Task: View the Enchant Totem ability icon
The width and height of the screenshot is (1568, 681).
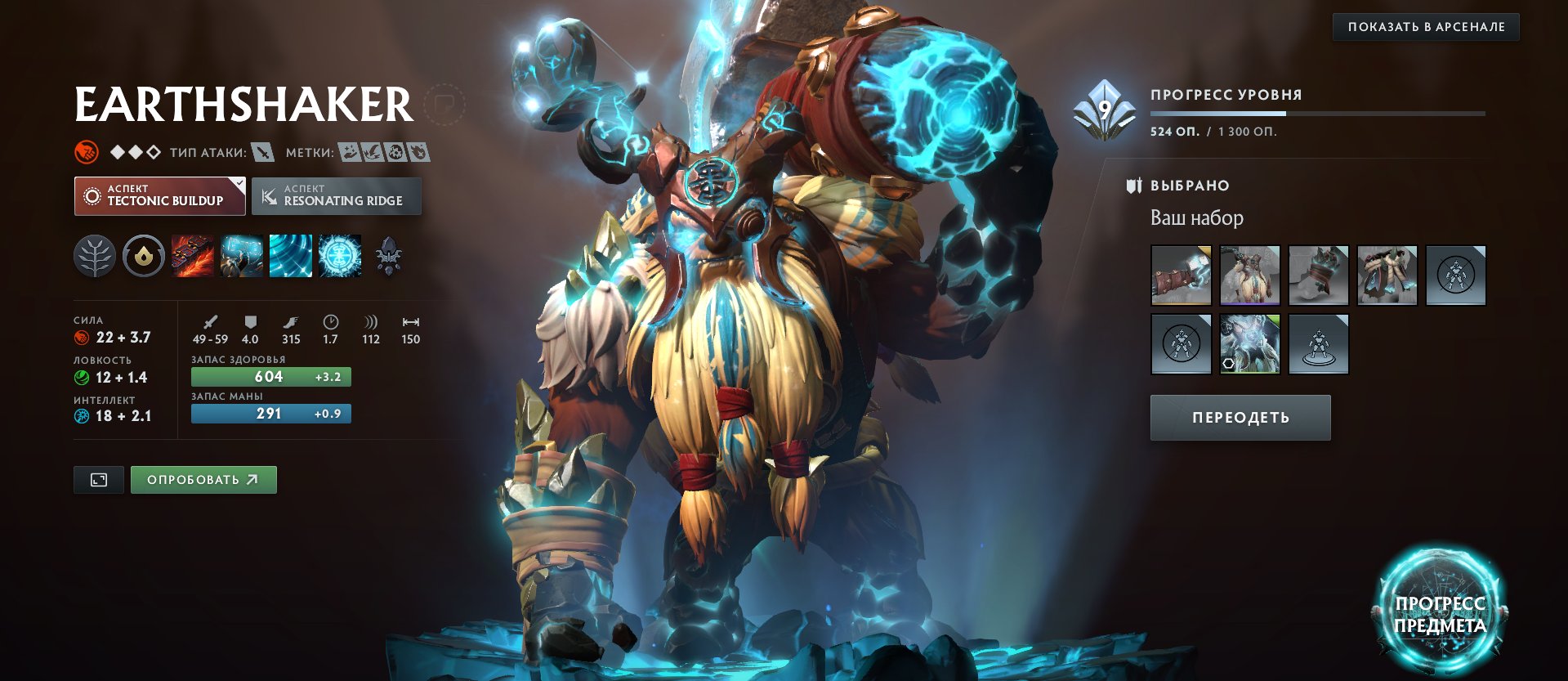Action: [x=242, y=256]
